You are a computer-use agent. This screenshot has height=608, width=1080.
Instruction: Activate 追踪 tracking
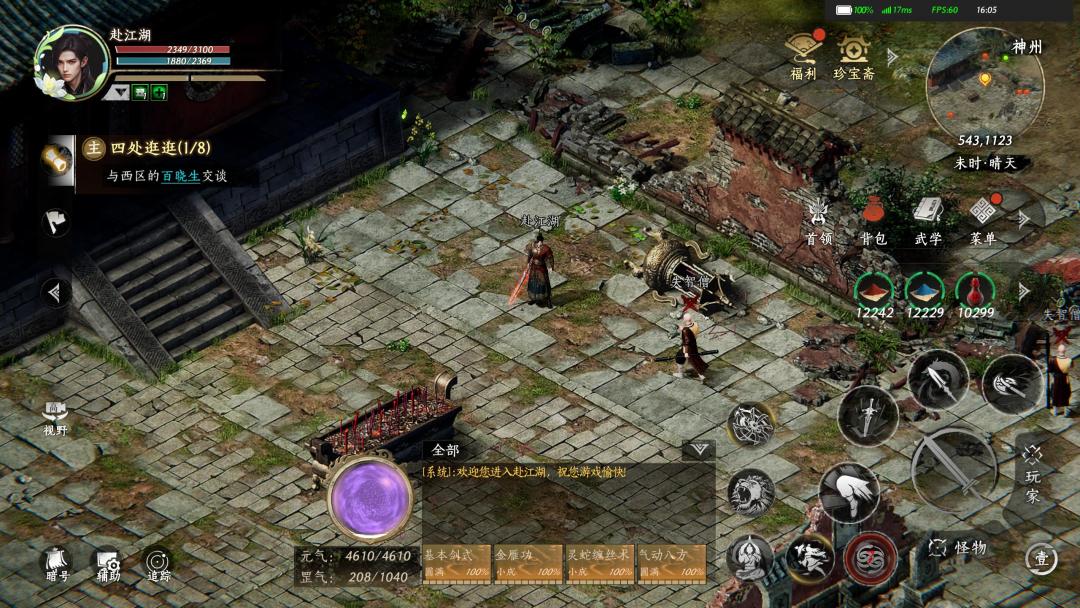point(158,565)
